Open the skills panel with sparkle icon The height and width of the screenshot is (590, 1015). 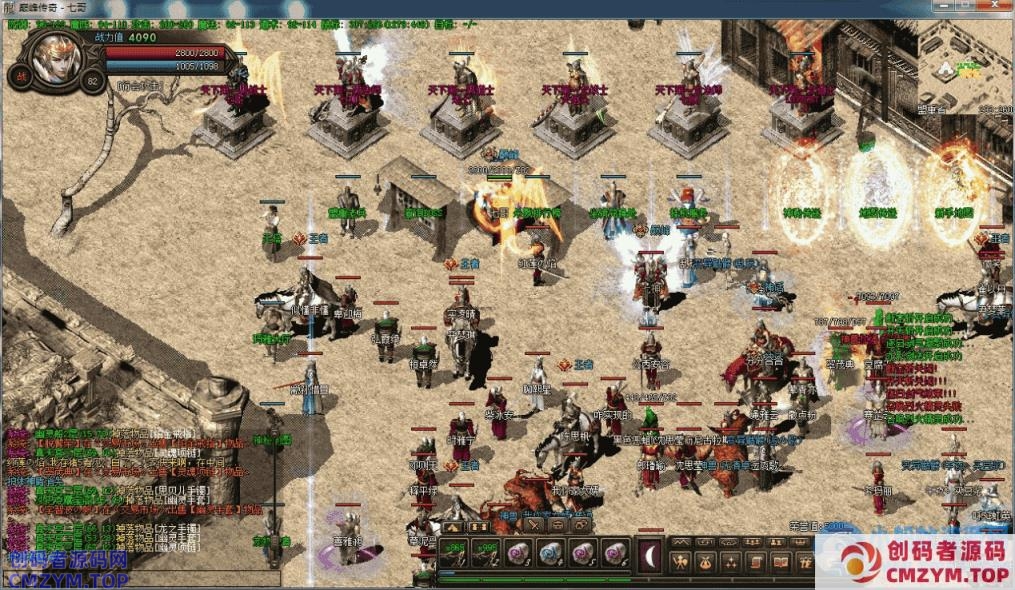[x=731, y=561]
